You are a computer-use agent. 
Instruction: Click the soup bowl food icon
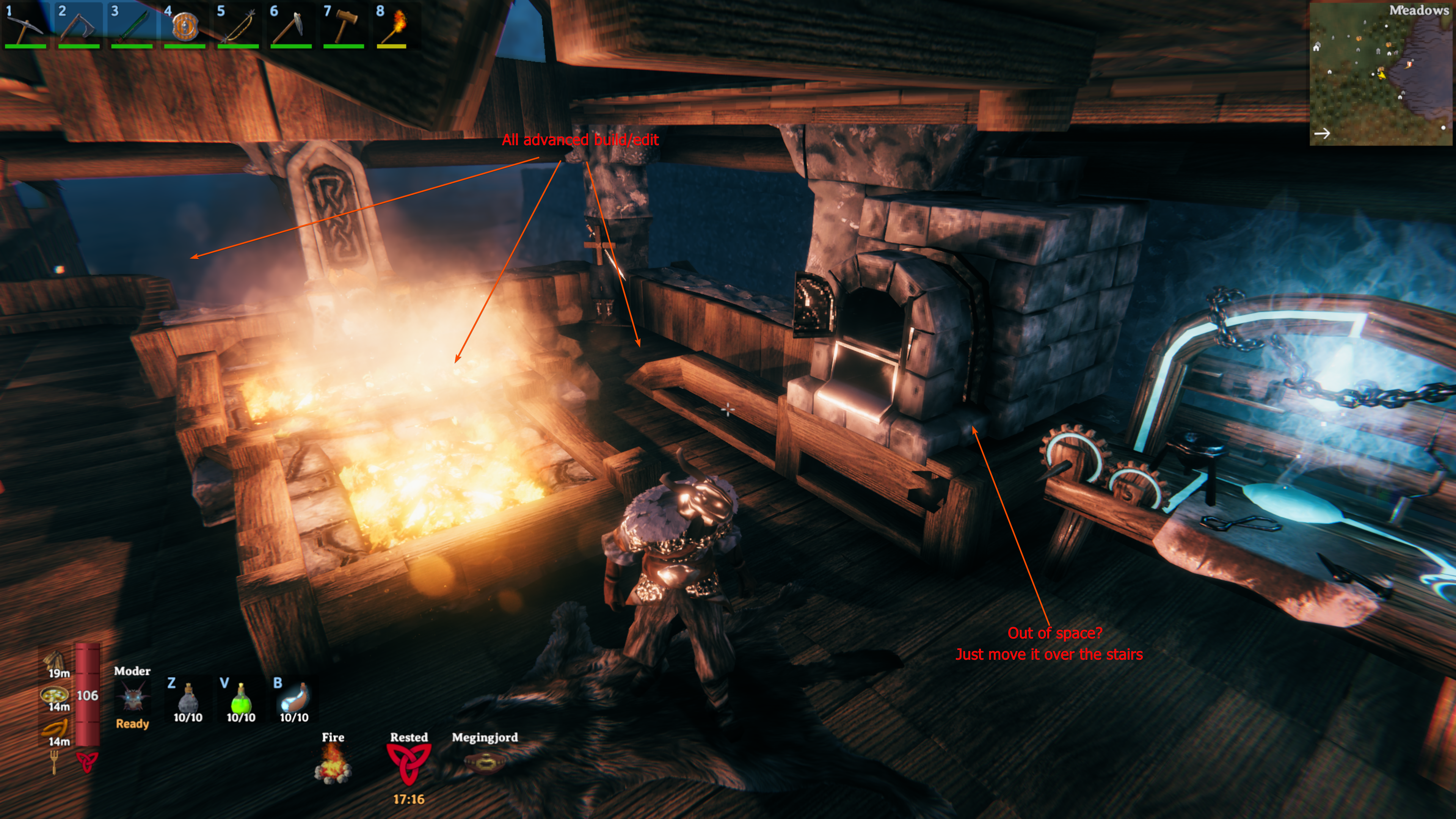pos(55,695)
